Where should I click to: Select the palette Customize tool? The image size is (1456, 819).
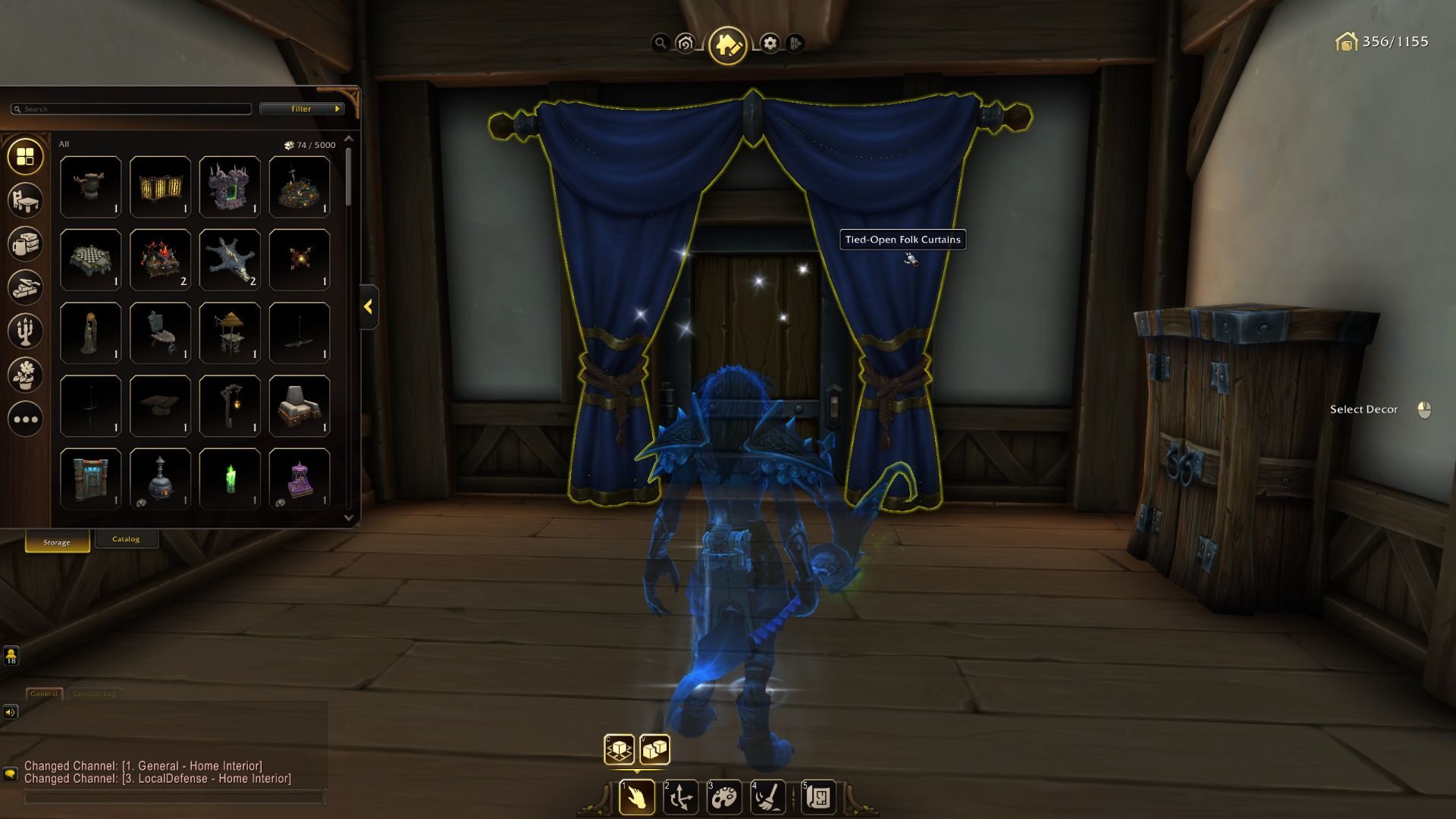tap(726, 797)
